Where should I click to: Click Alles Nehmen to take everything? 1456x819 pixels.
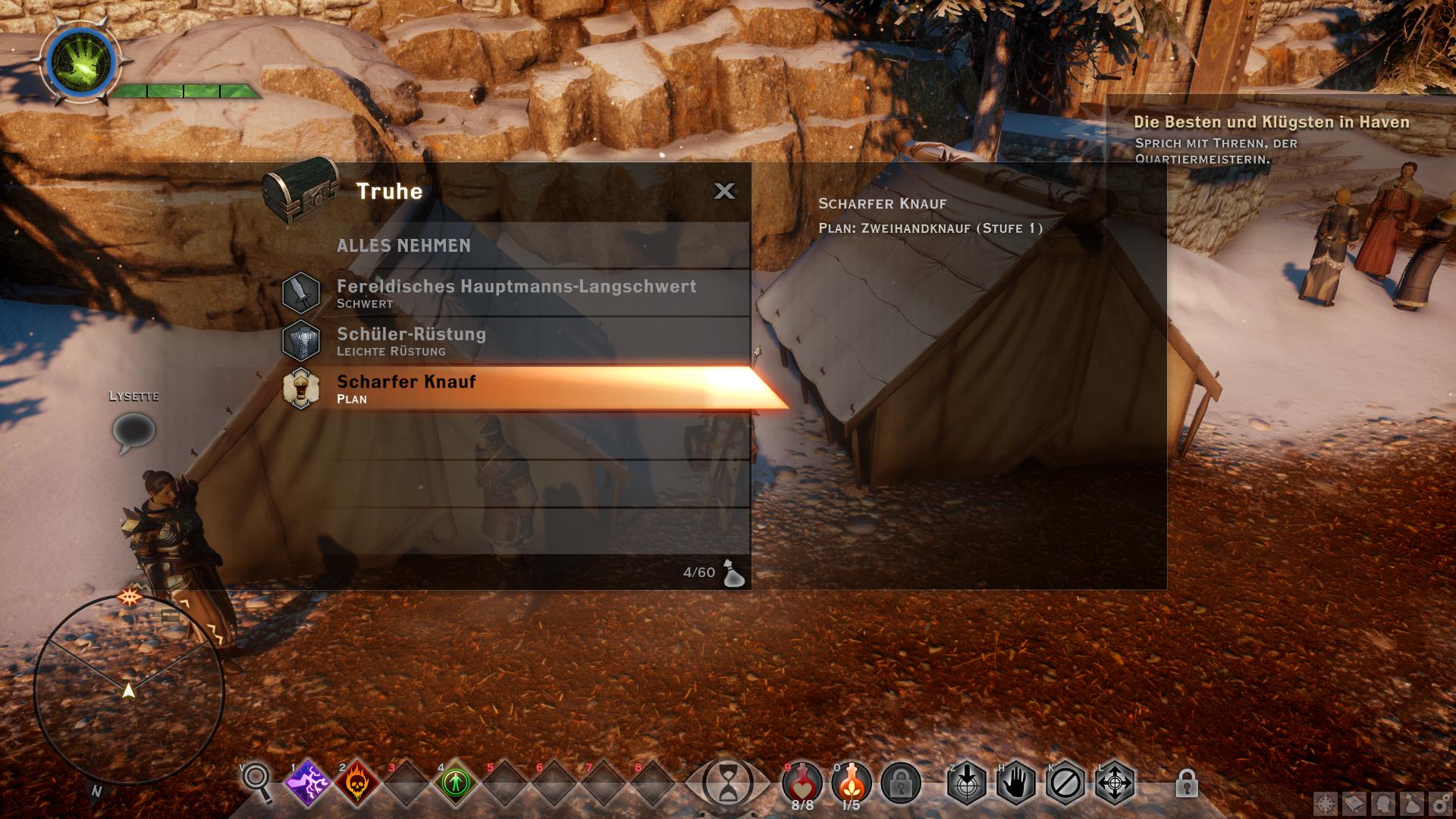click(x=403, y=246)
